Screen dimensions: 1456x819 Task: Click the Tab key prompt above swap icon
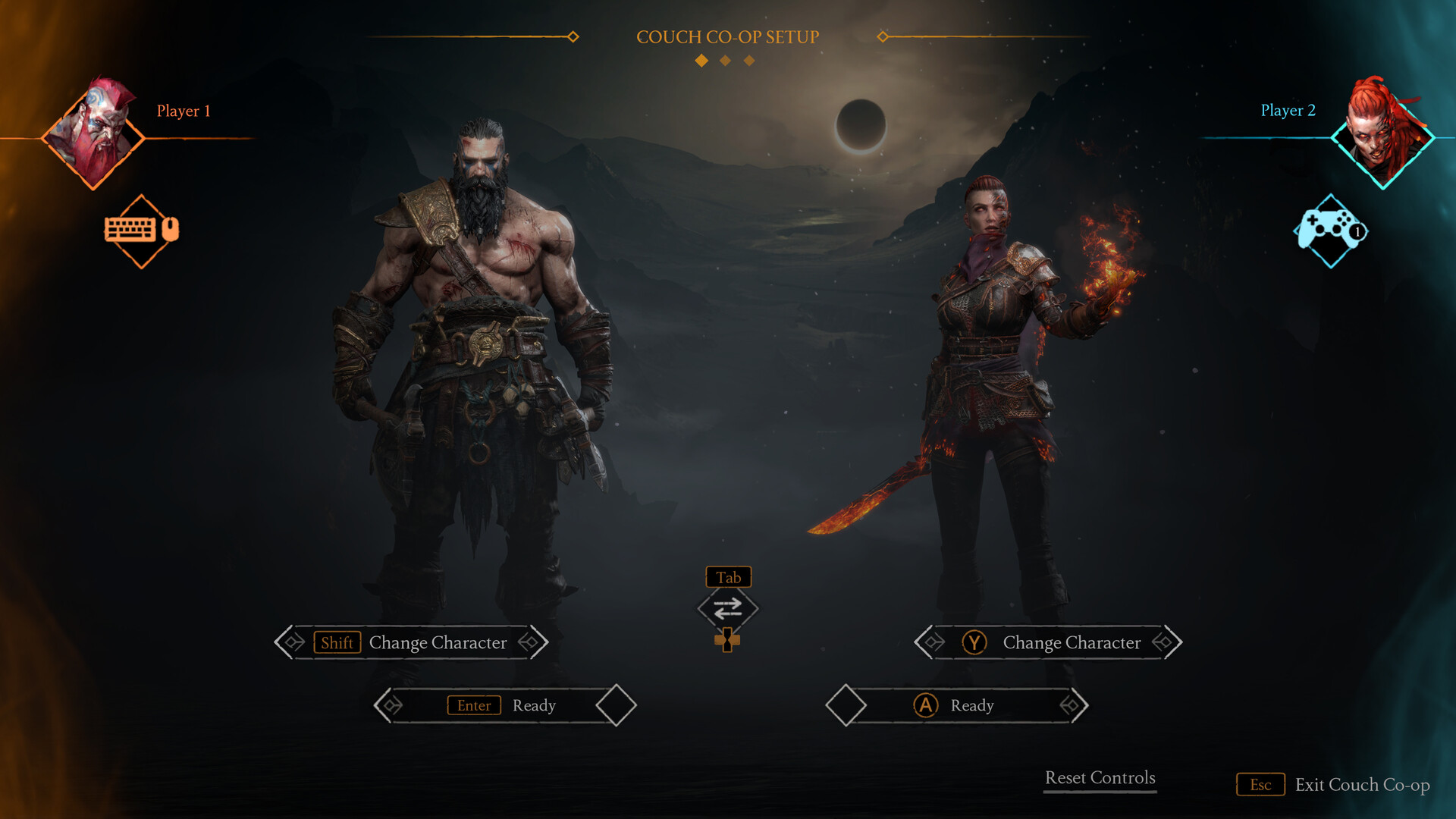point(727,577)
